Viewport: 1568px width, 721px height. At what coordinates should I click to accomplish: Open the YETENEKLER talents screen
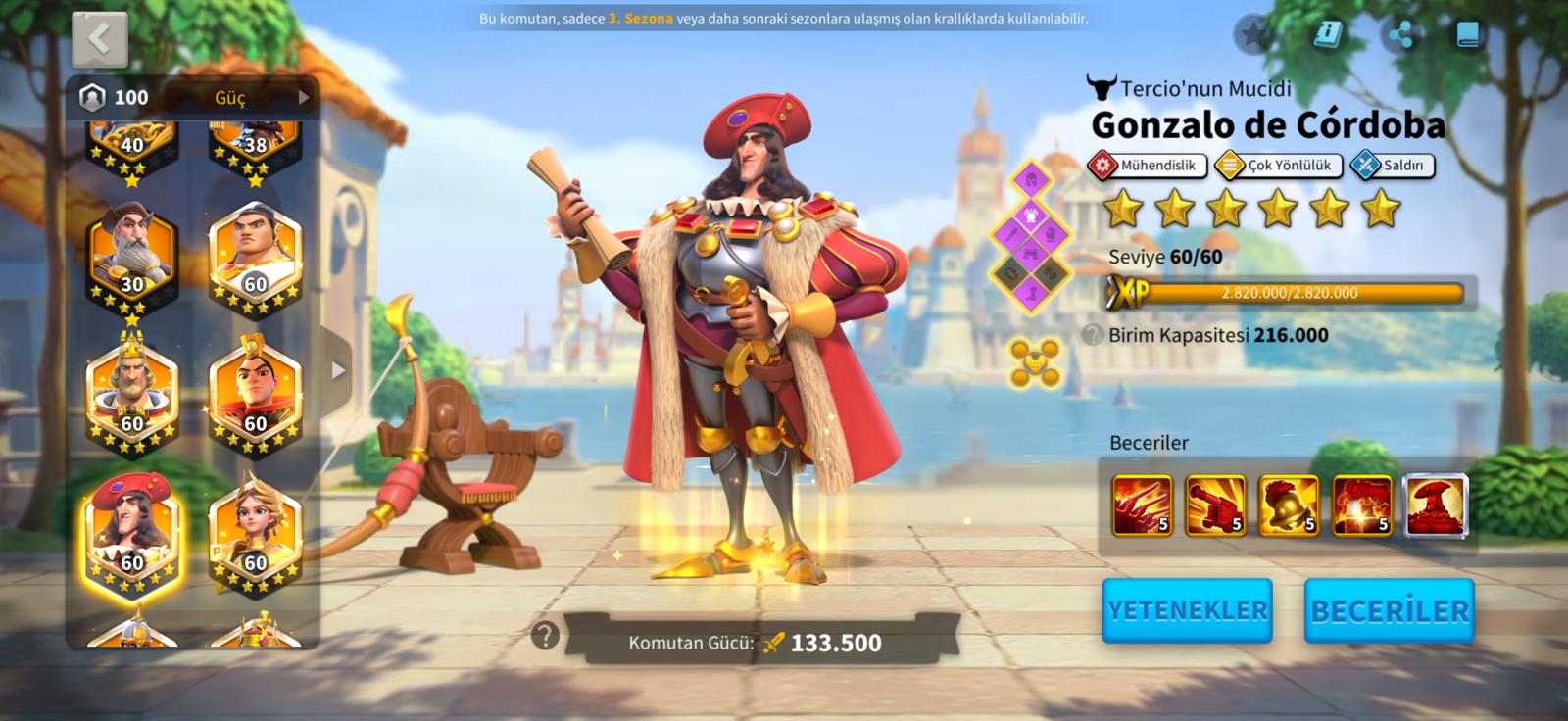click(x=1187, y=610)
